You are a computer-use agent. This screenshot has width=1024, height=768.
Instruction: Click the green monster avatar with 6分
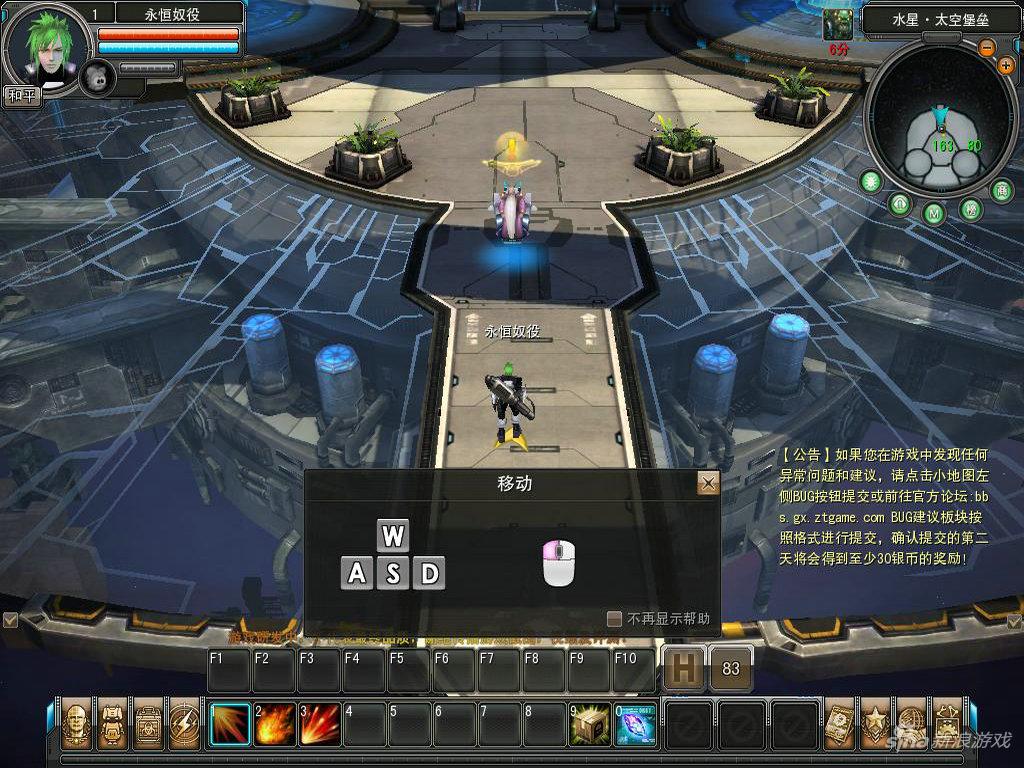[837, 25]
